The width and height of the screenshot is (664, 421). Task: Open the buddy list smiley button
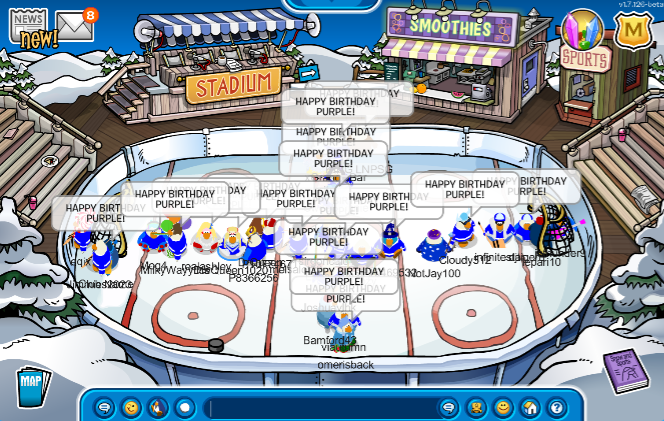pyautogui.click(x=503, y=408)
